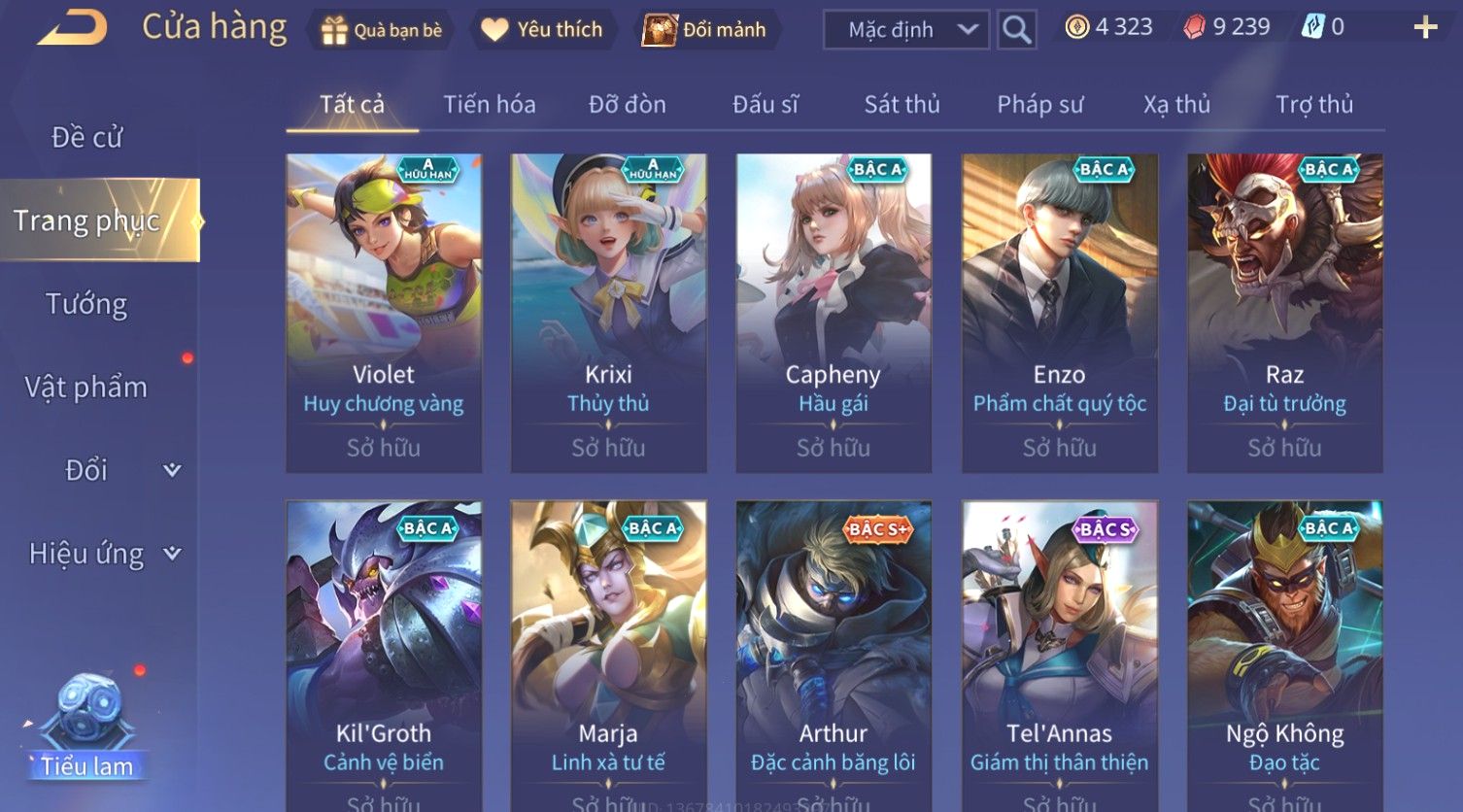Screen dimensions: 1463x812
Task: View Raz's Đại tù trưởng skin card
Action: pos(1284,313)
